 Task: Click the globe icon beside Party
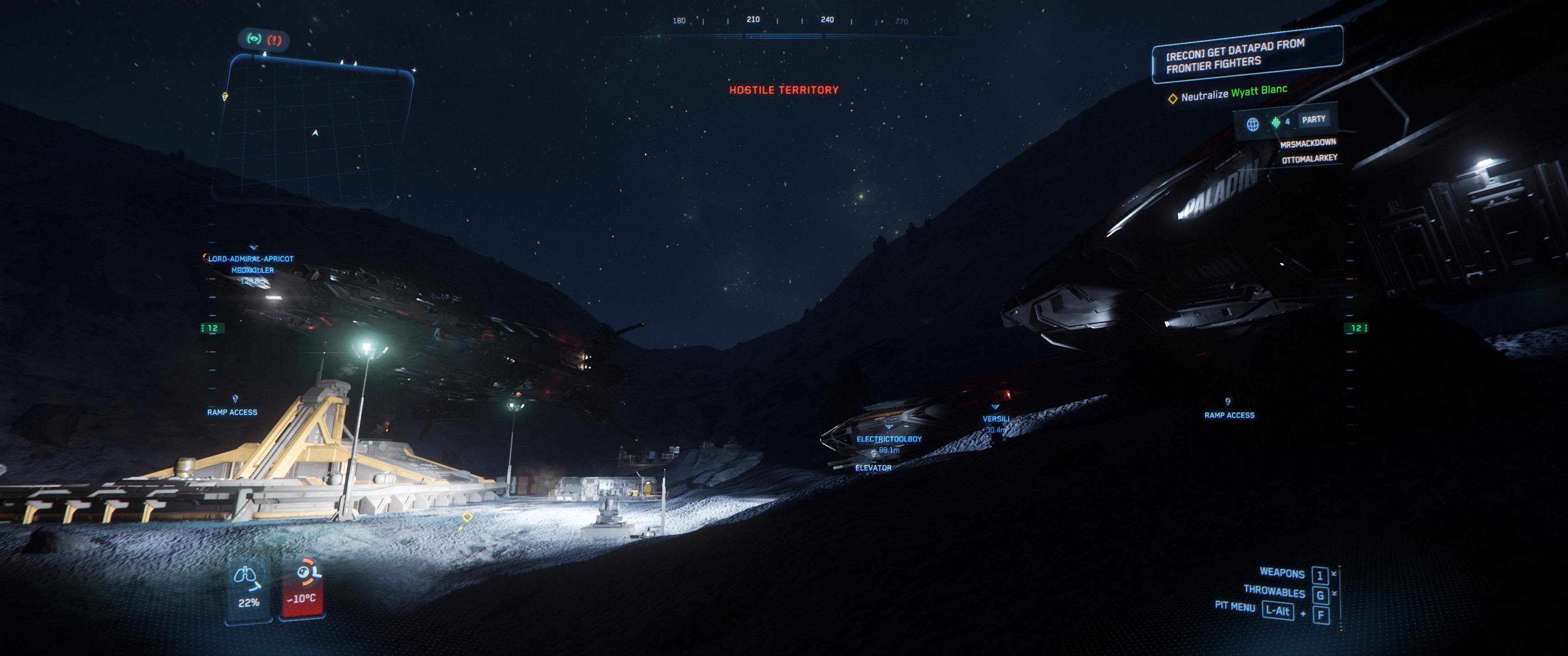tap(1253, 124)
